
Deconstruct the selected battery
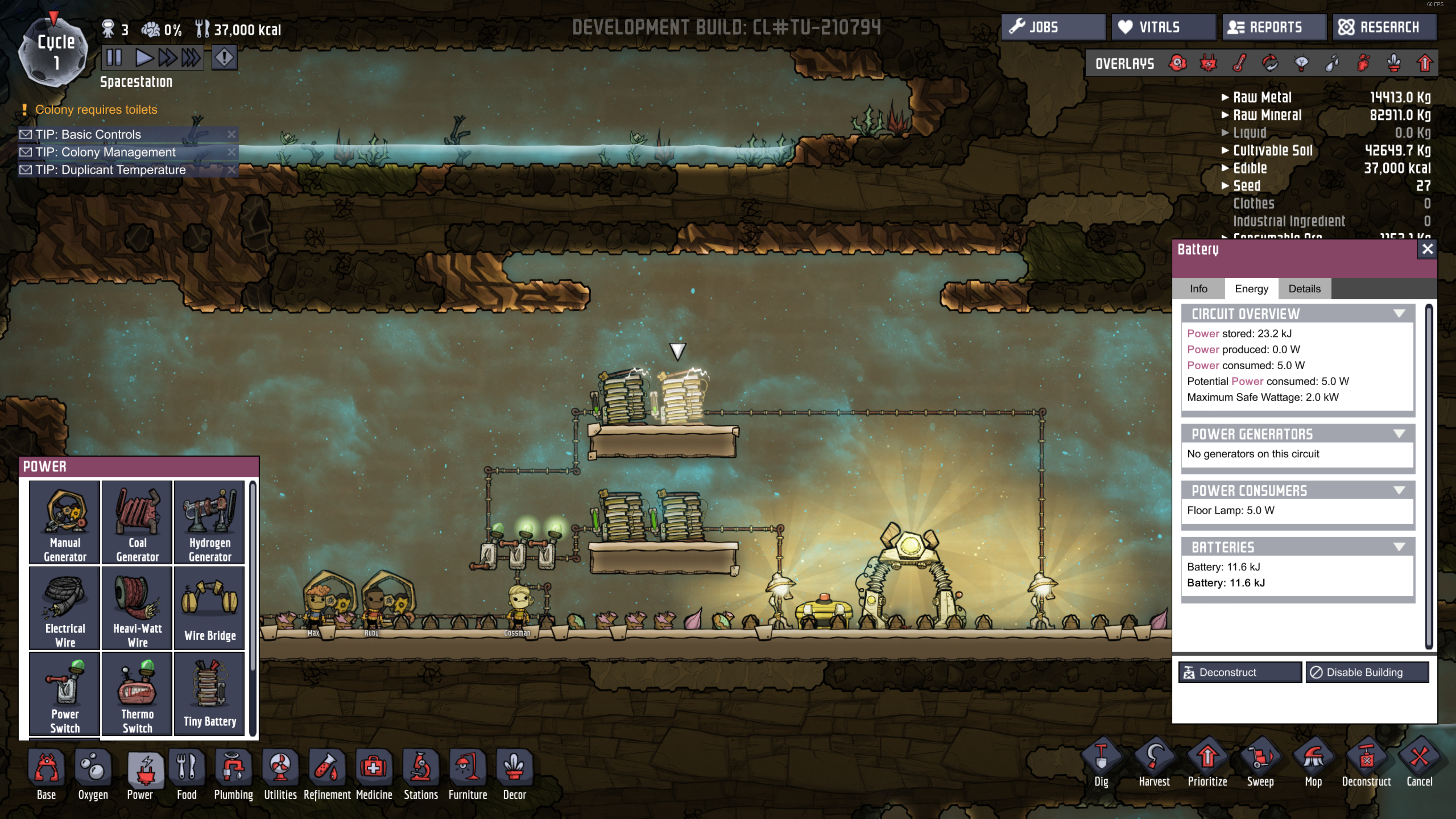(1239, 672)
